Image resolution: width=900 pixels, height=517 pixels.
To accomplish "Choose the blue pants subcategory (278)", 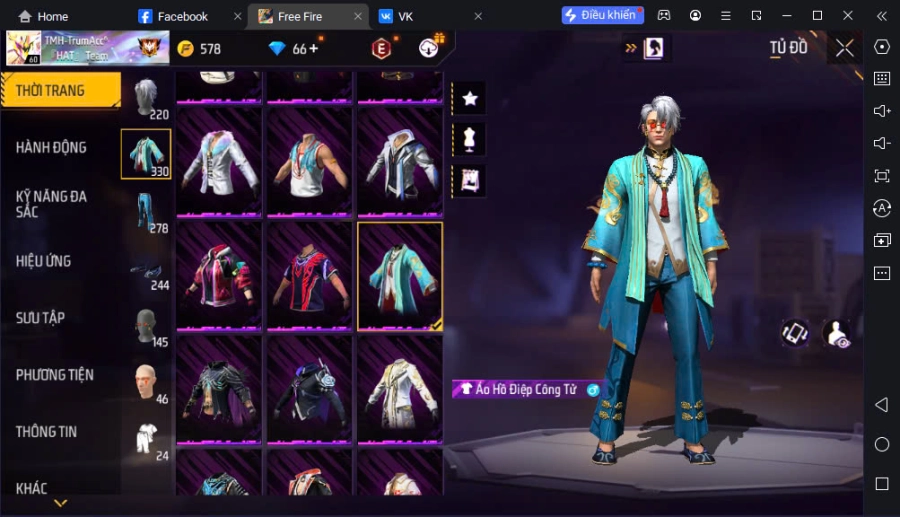I will pyautogui.click(x=147, y=212).
